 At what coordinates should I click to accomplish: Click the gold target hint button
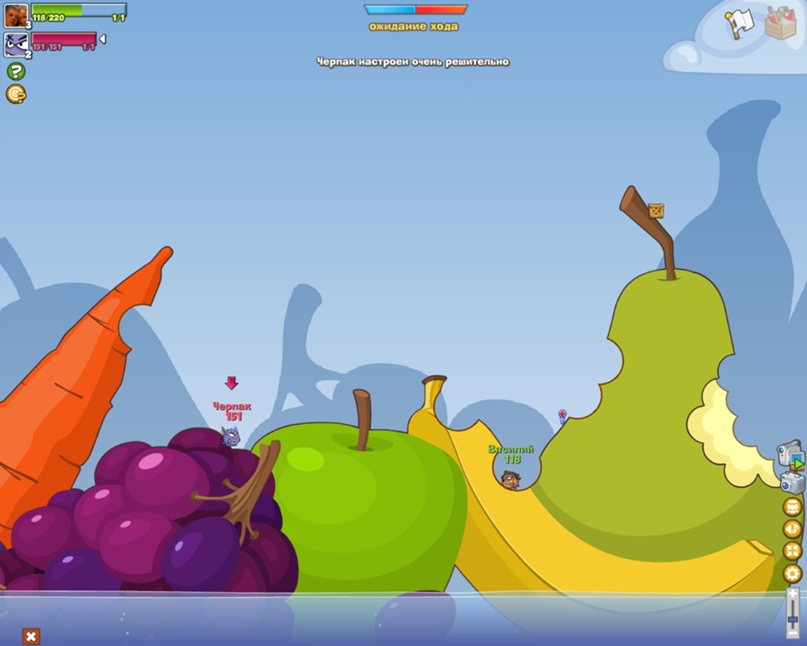click(16, 94)
